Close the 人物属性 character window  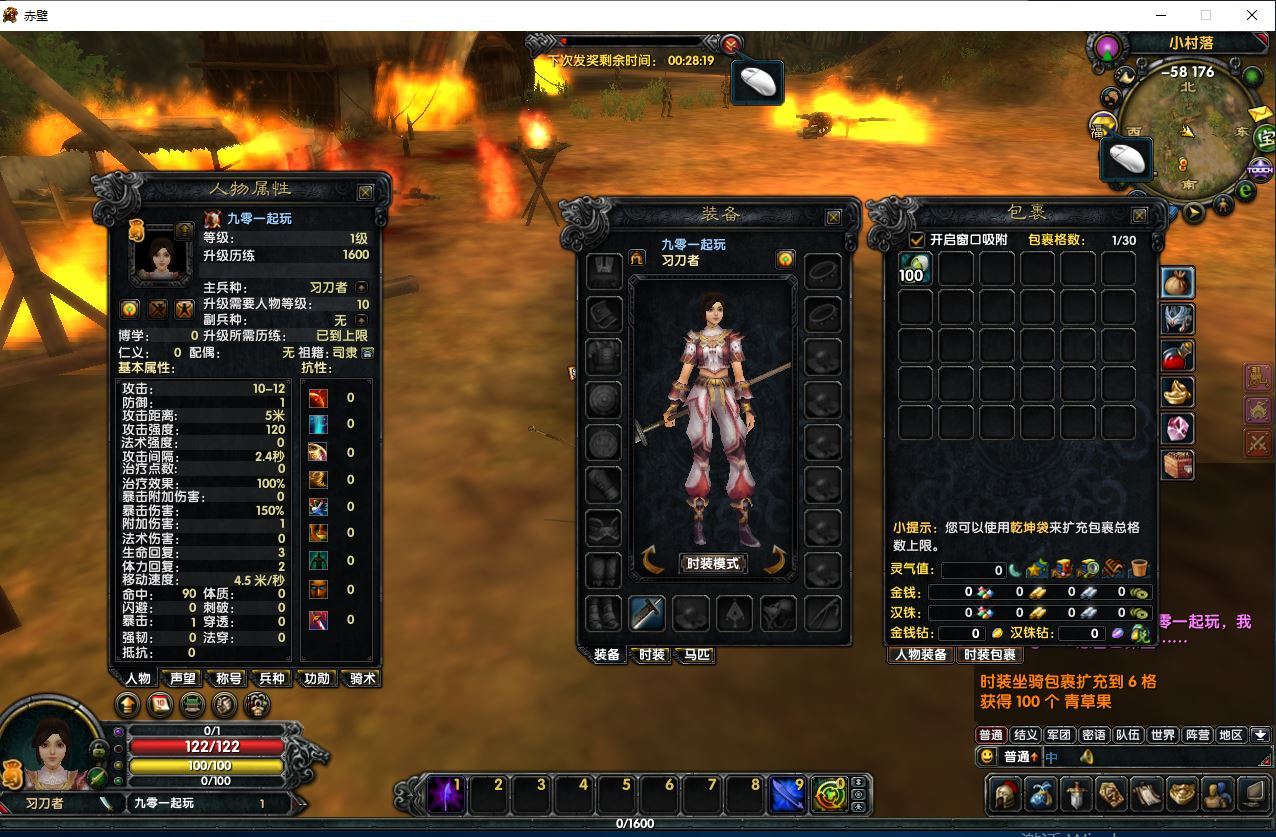click(366, 192)
